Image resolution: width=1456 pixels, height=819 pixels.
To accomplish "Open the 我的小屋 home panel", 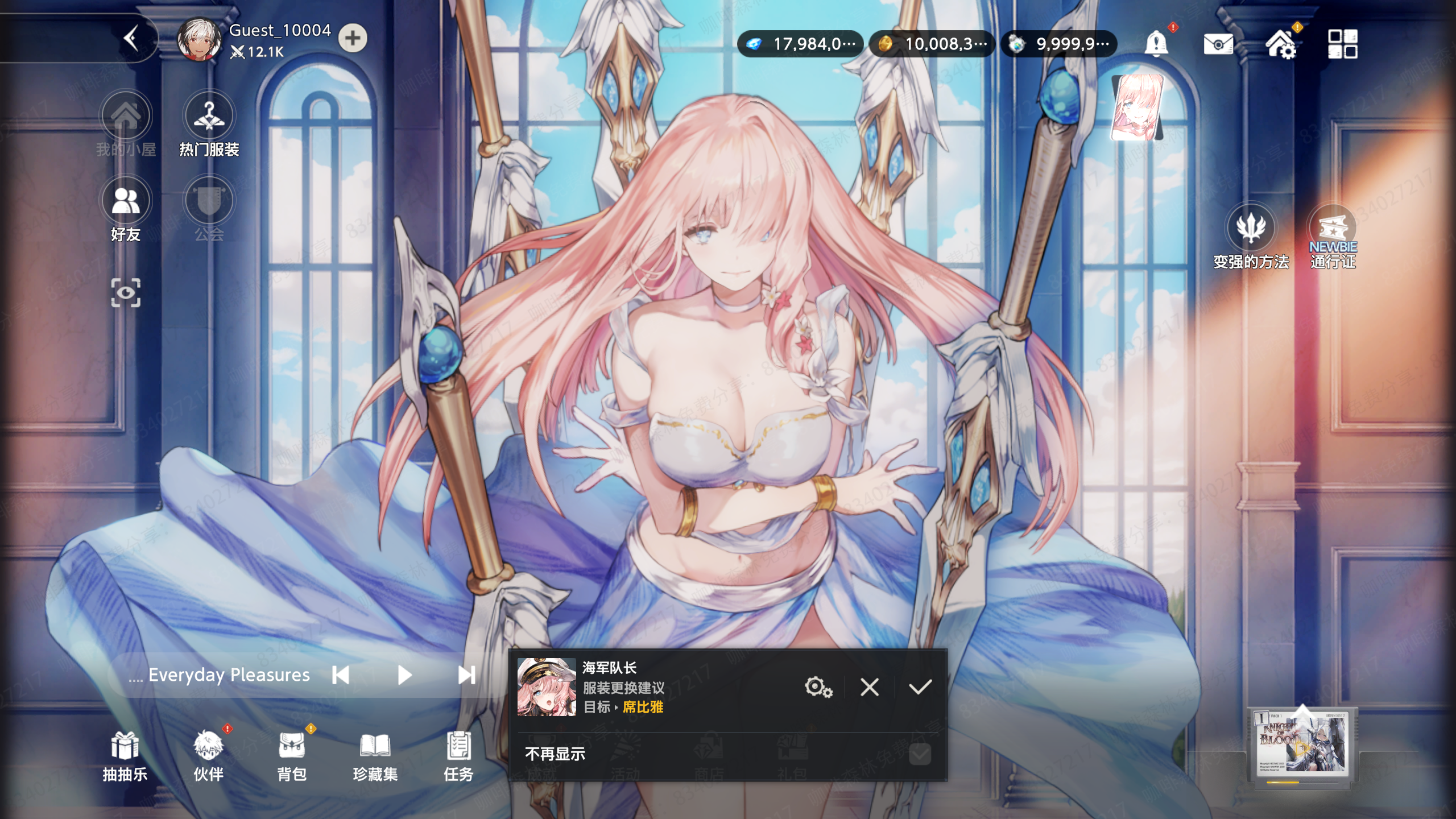I will click(x=126, y=116).
